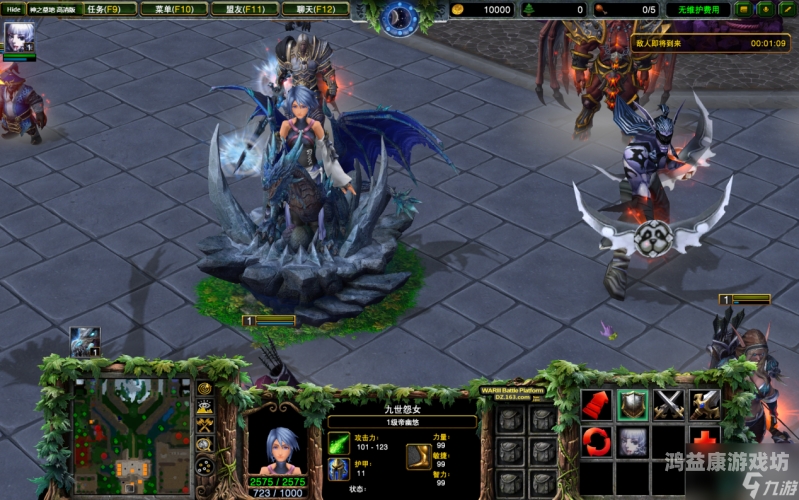Click the armor icon in the stats panel

click(x=339, y=469)
